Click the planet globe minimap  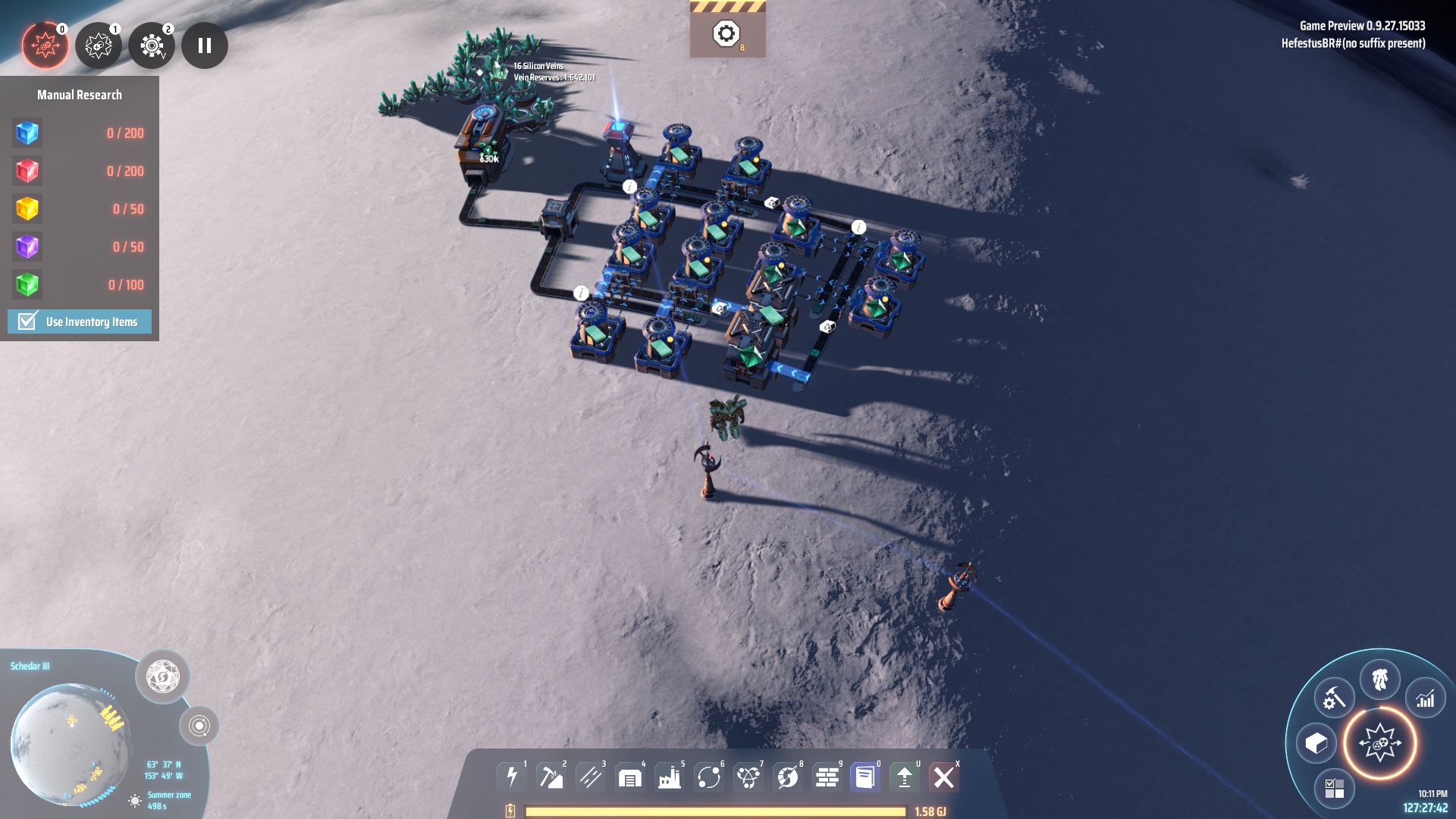(x=71, y=743)
